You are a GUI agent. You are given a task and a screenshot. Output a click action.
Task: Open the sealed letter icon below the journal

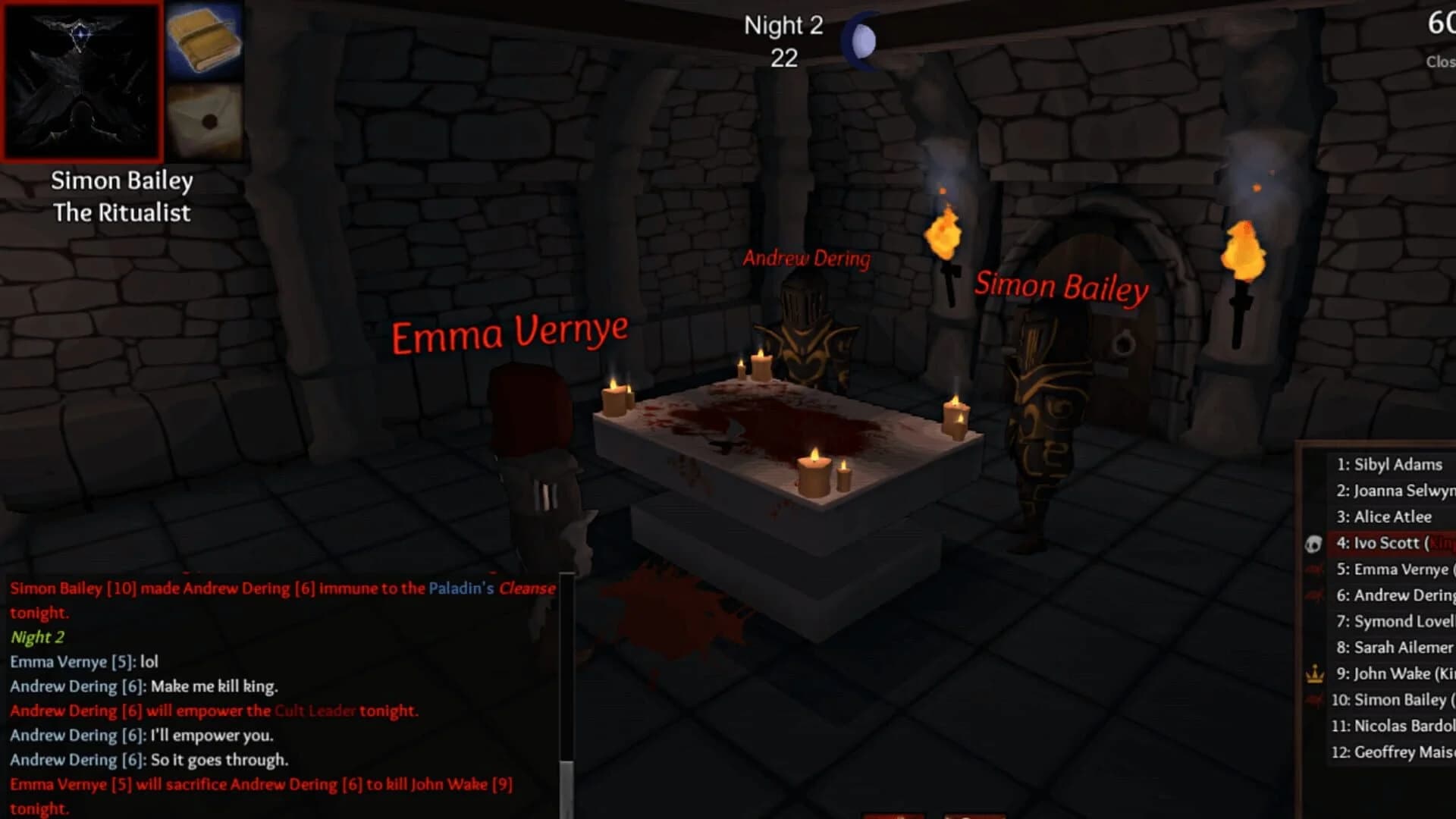click(205, 119)
